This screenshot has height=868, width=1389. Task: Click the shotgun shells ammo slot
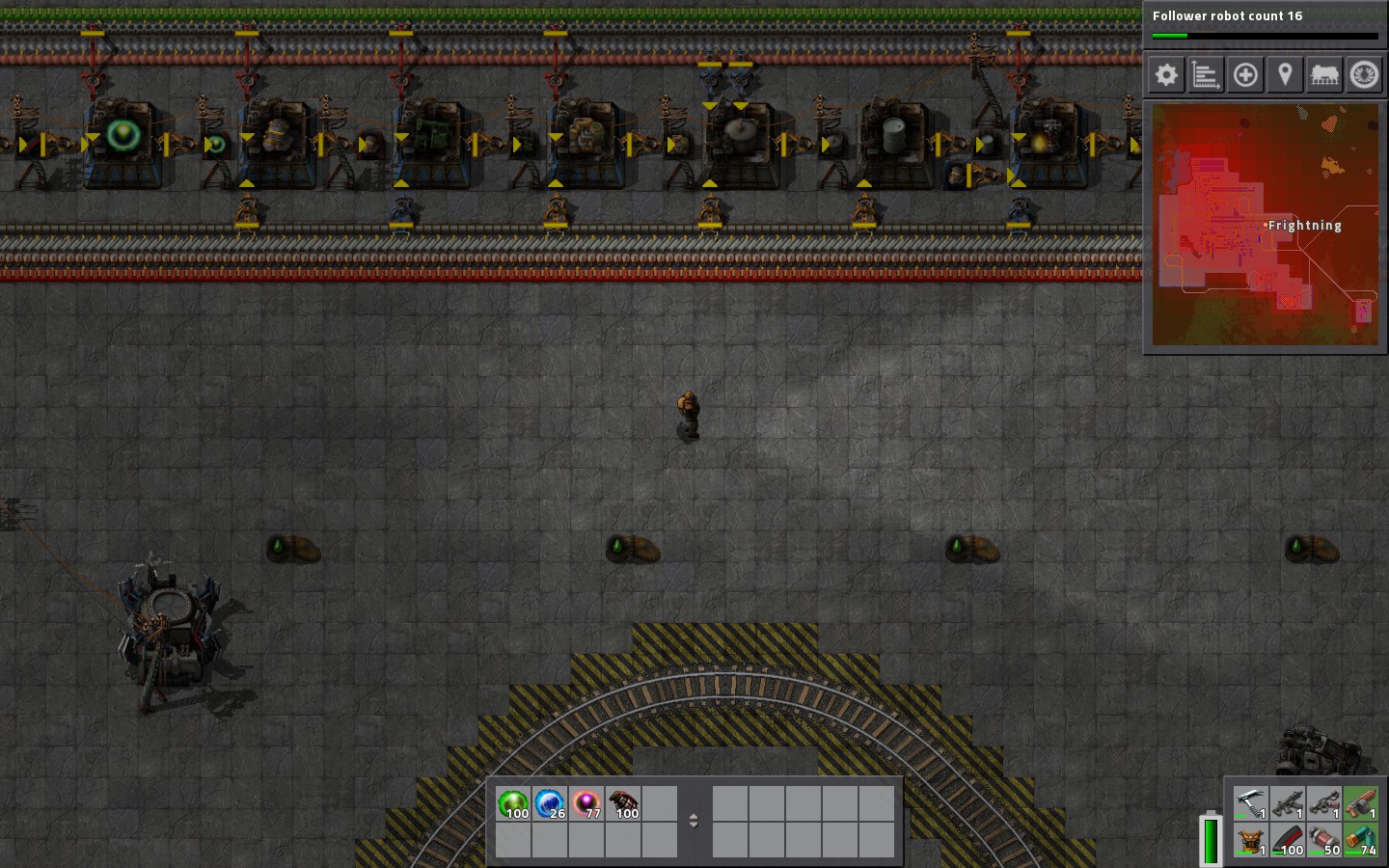point(1361,840)
